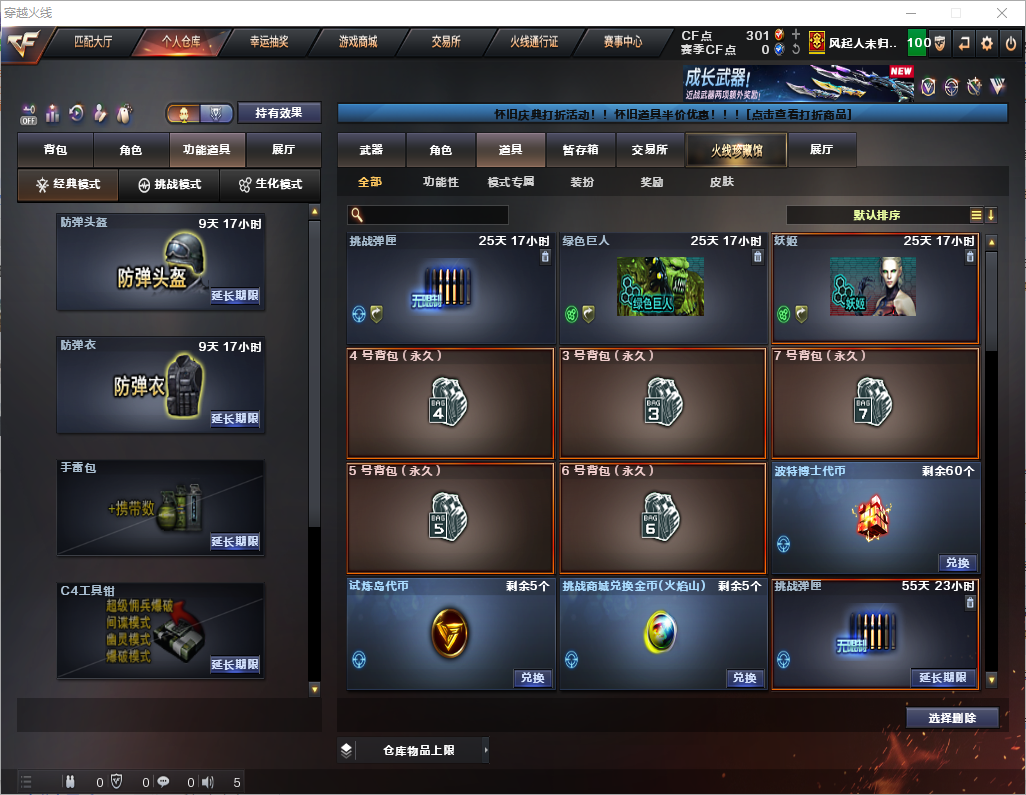Select the 赛事中心 tab
Screen dimensions: 1026x795
pos(623,43)
